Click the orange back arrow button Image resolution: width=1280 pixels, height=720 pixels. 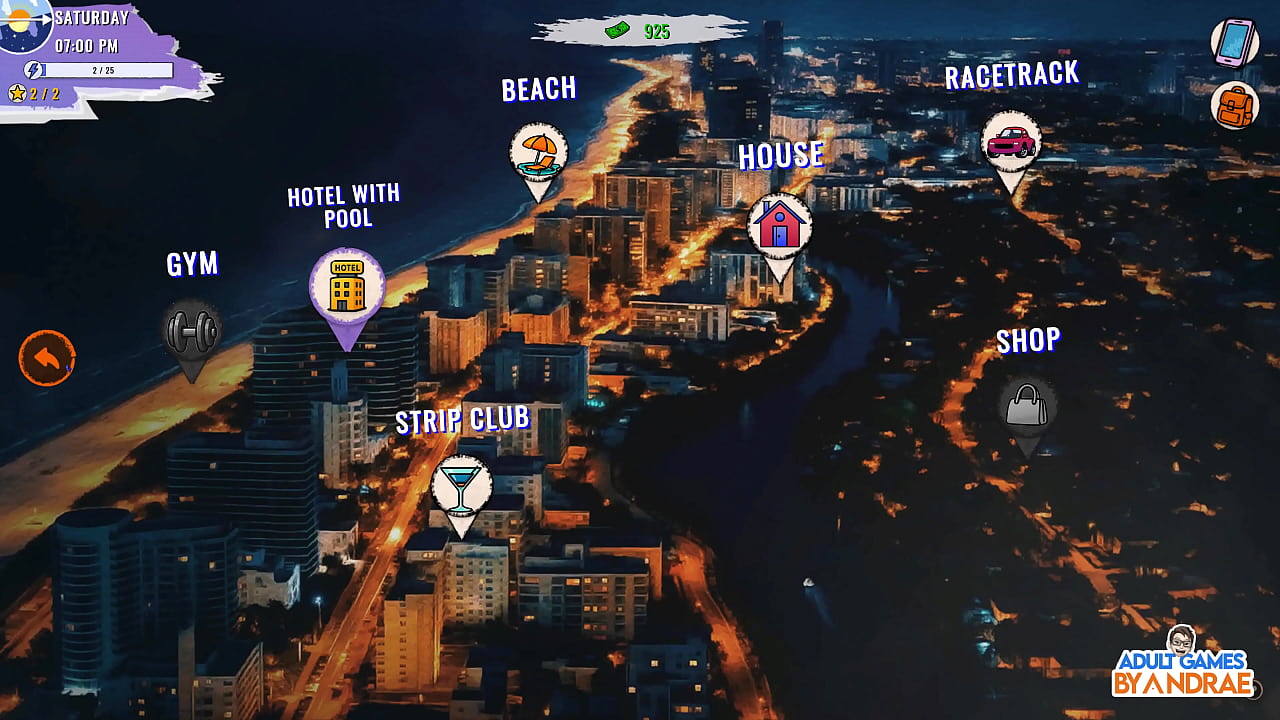tap(47, 358)
